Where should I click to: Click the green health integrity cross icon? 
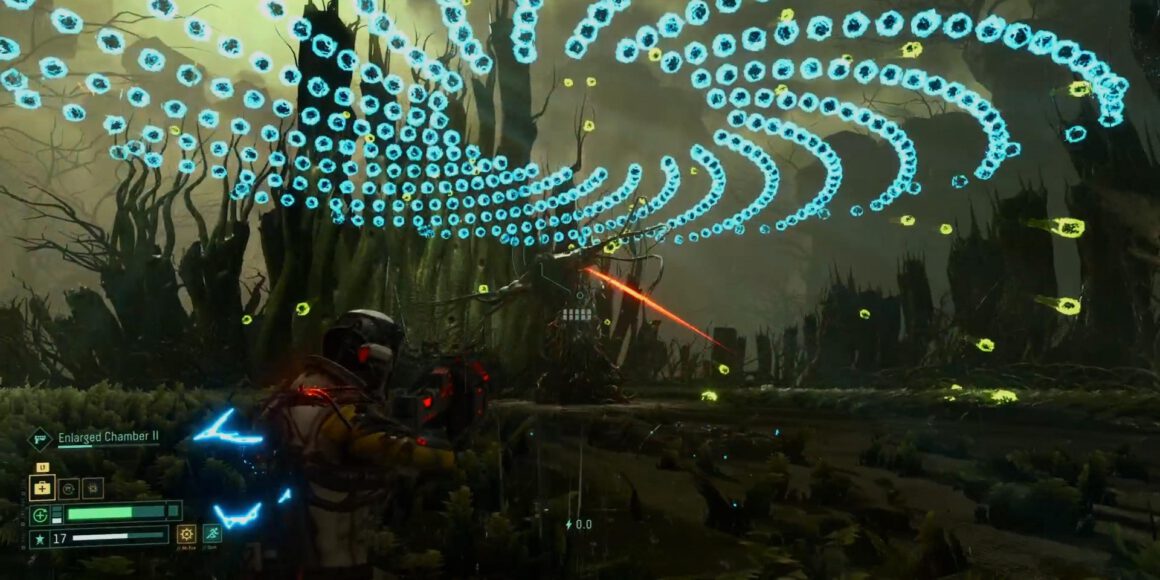39,515
